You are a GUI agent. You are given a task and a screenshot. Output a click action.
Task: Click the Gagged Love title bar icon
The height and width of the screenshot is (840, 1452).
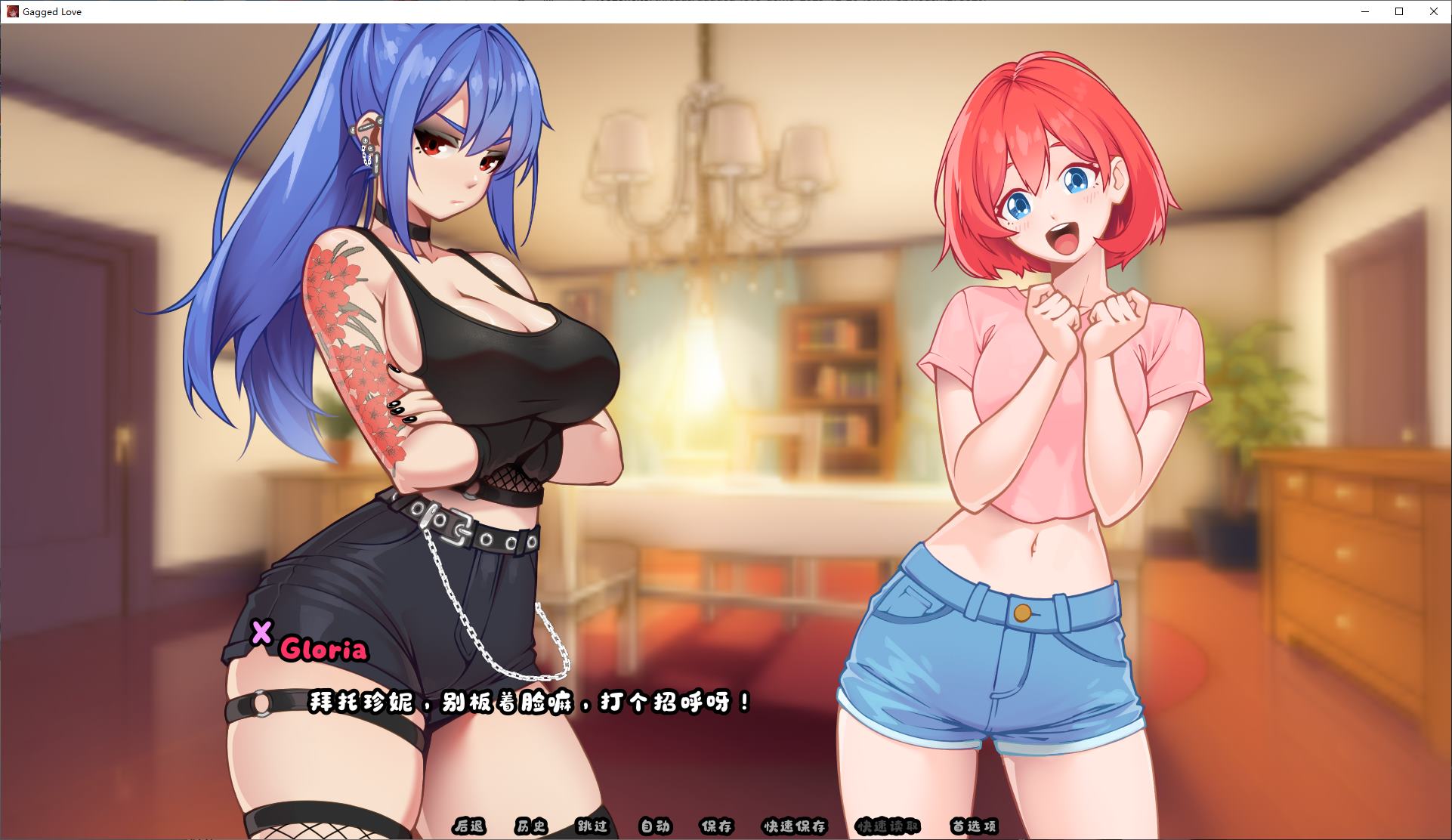[12, 11]
